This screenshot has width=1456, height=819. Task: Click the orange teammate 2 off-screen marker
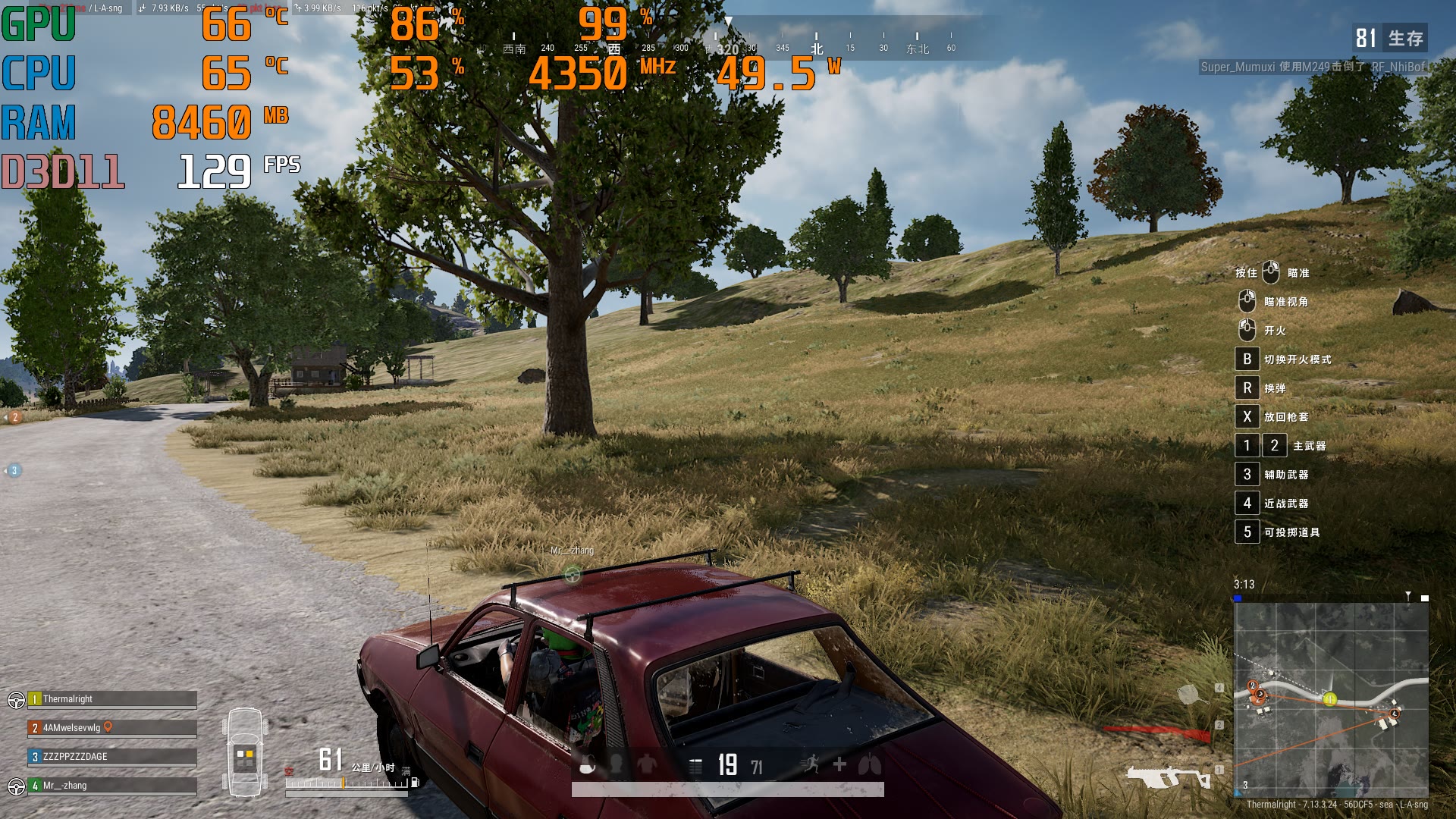click(14, 418)
